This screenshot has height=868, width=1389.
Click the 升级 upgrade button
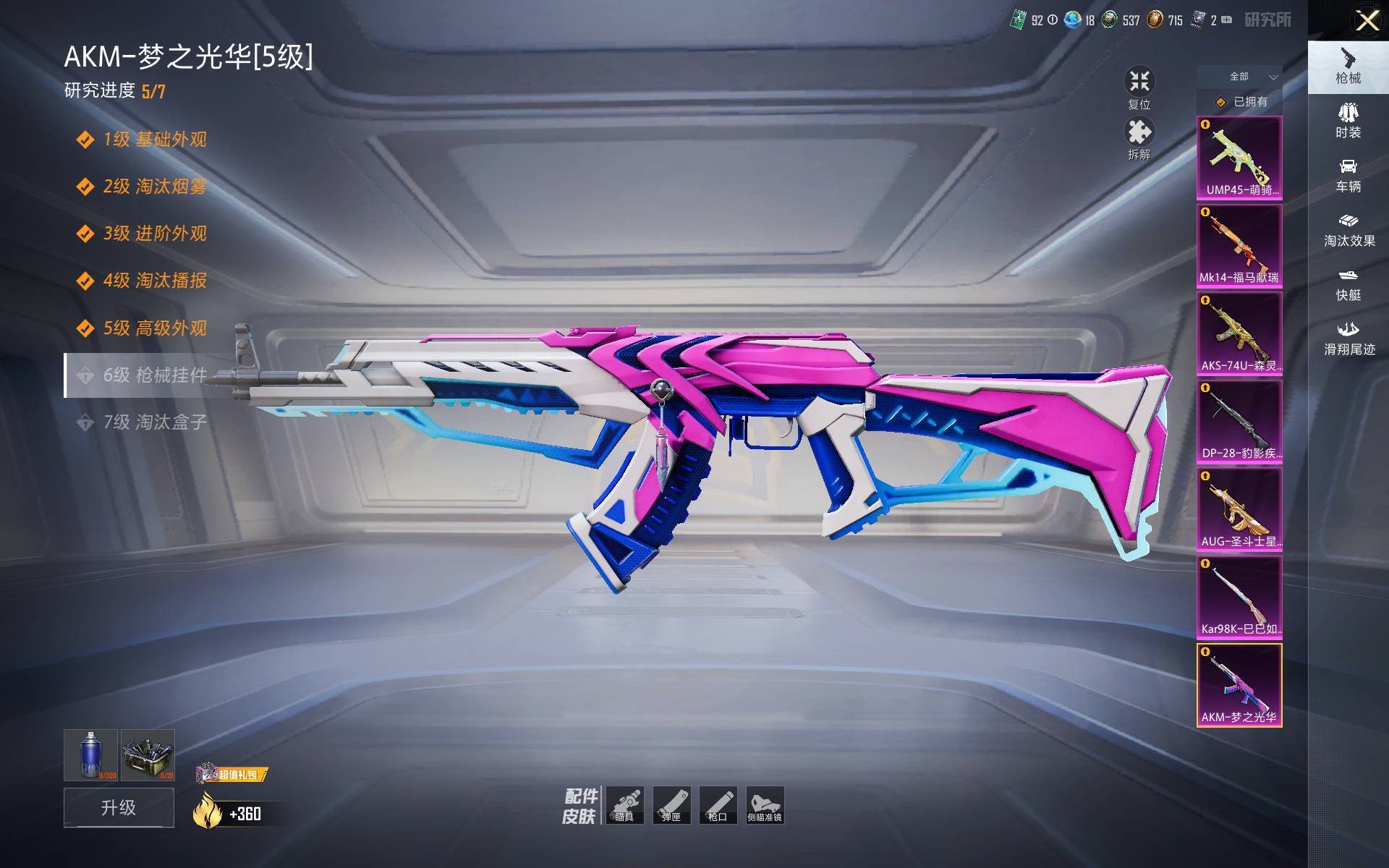[x=119, y=807]
